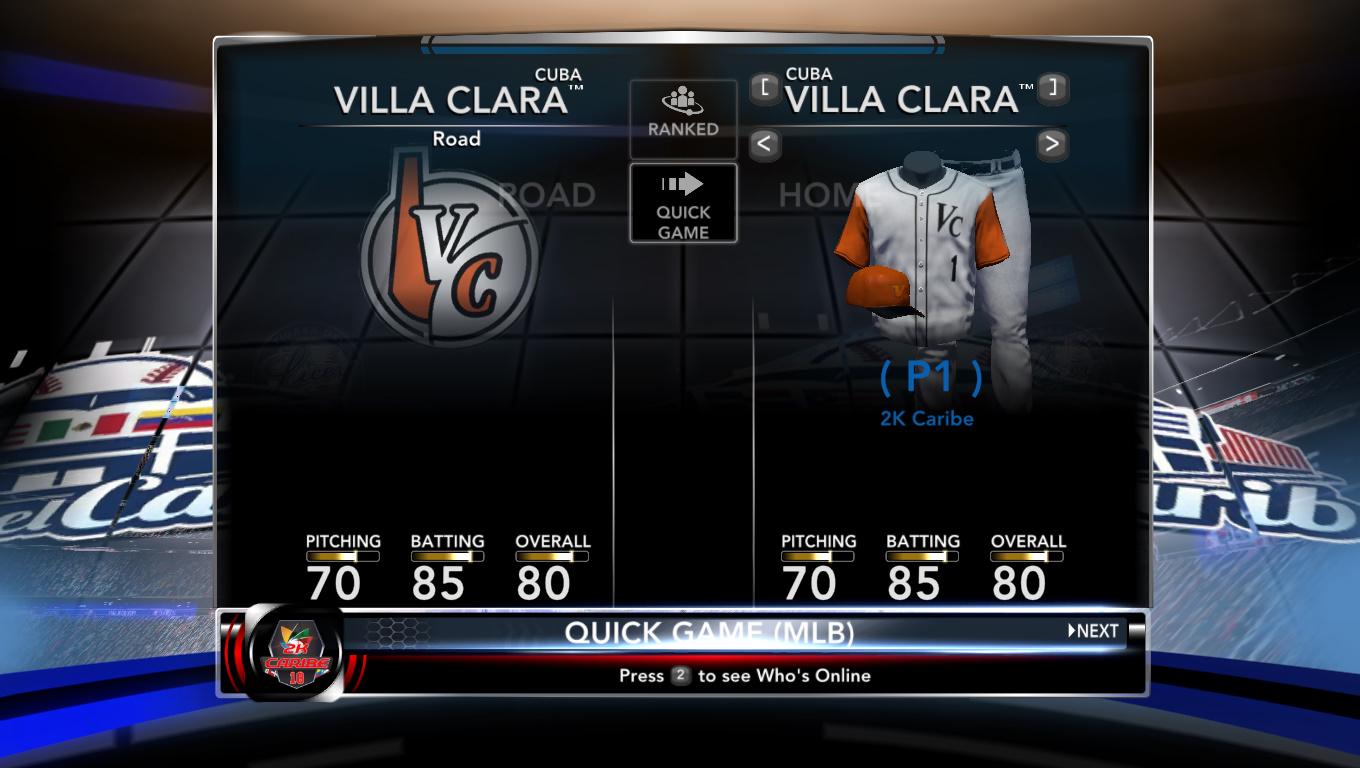Cycle home team with left bracket button
Viewport: 1360px width, 768px height.
coord(765,88)
